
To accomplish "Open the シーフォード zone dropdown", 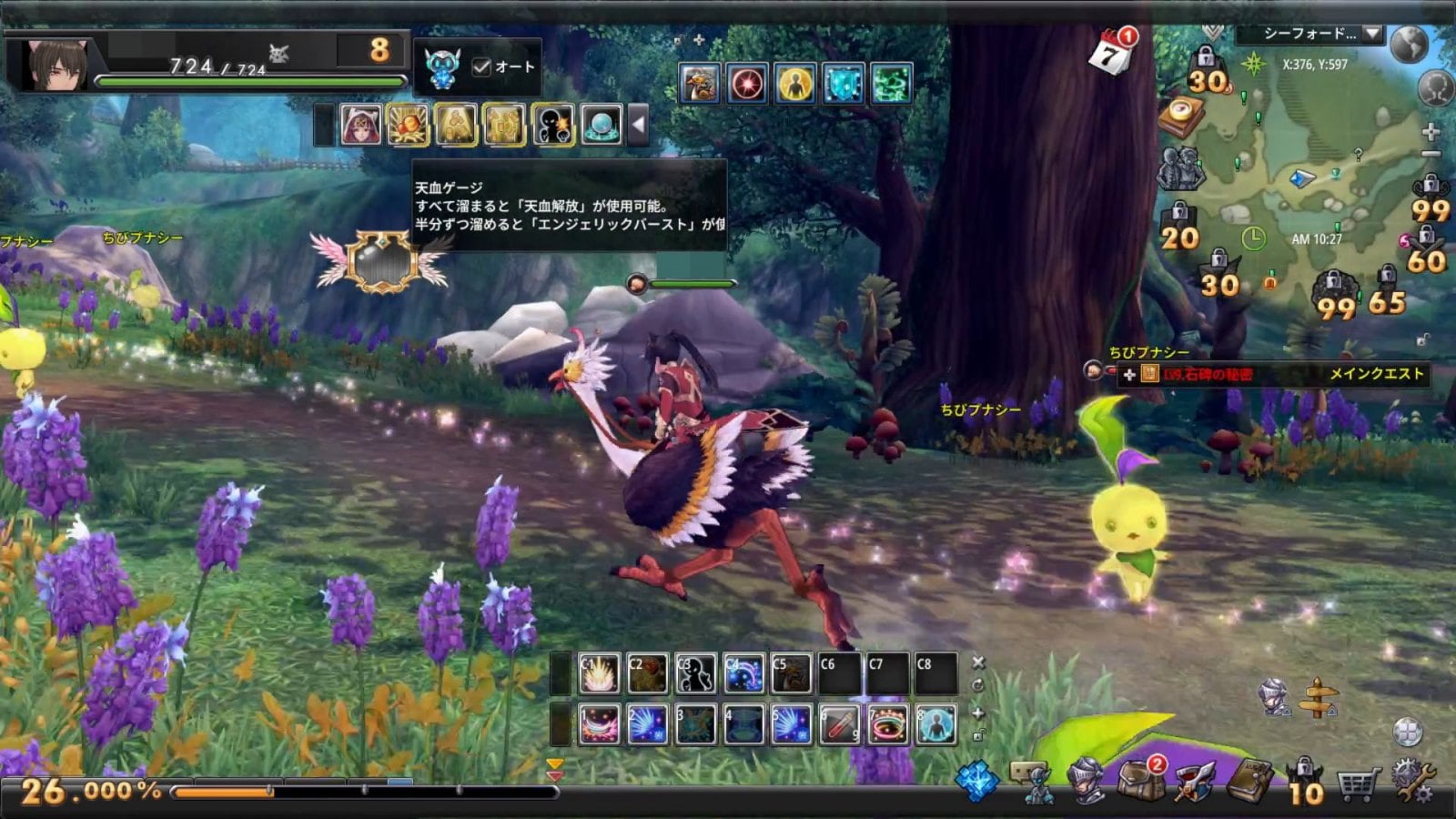I will [1372, 34].
